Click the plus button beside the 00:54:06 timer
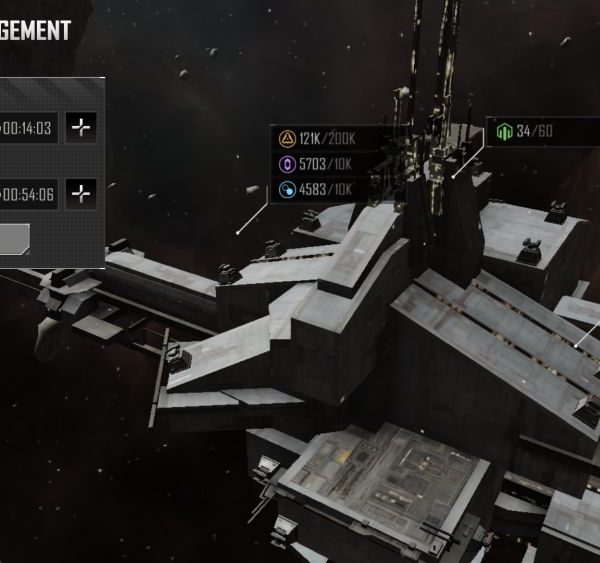This screenshot has height=563, width=600. coord(81,193)
